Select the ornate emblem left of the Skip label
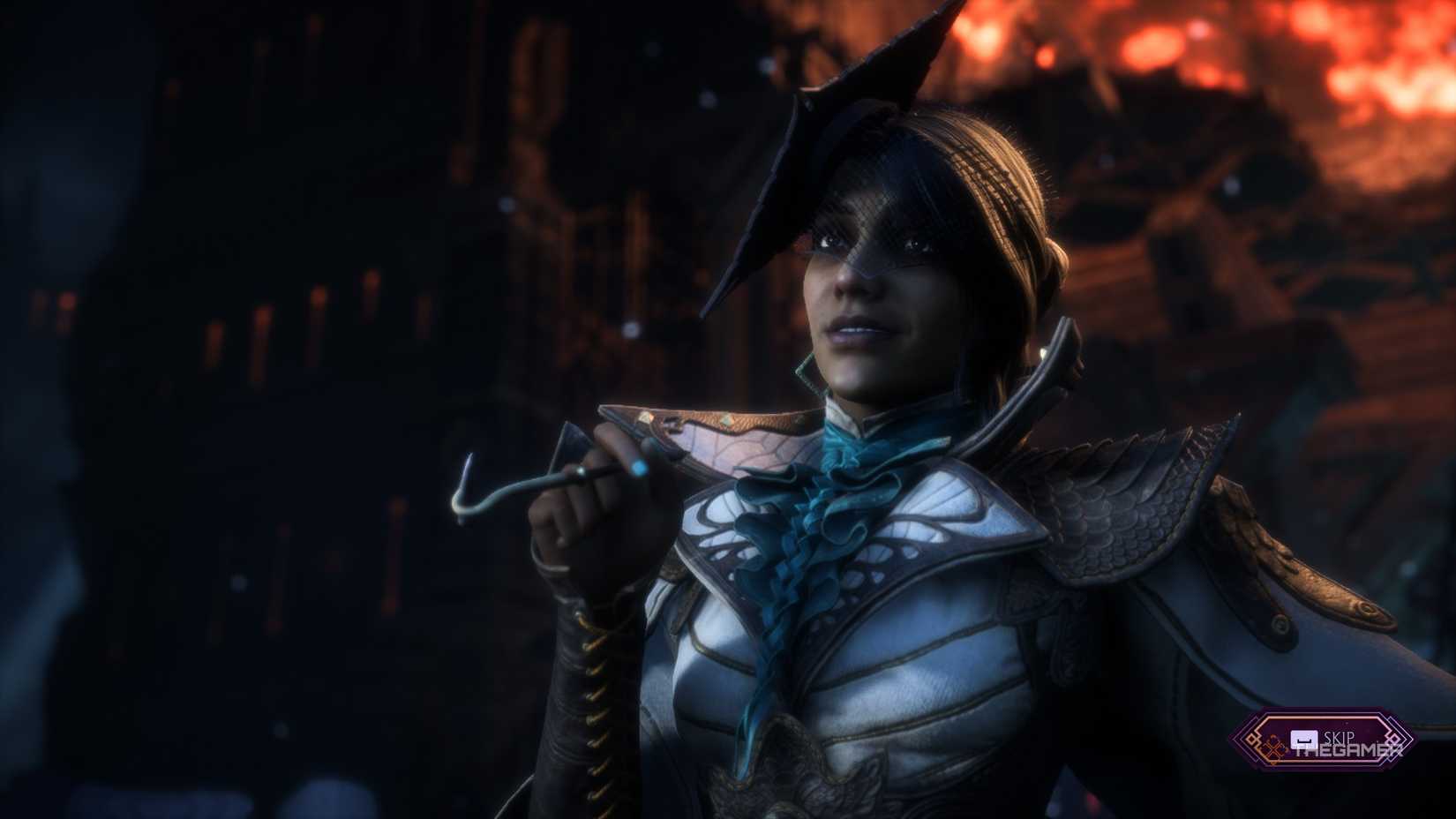1456x819 pixels. [x=1274, y=748]
